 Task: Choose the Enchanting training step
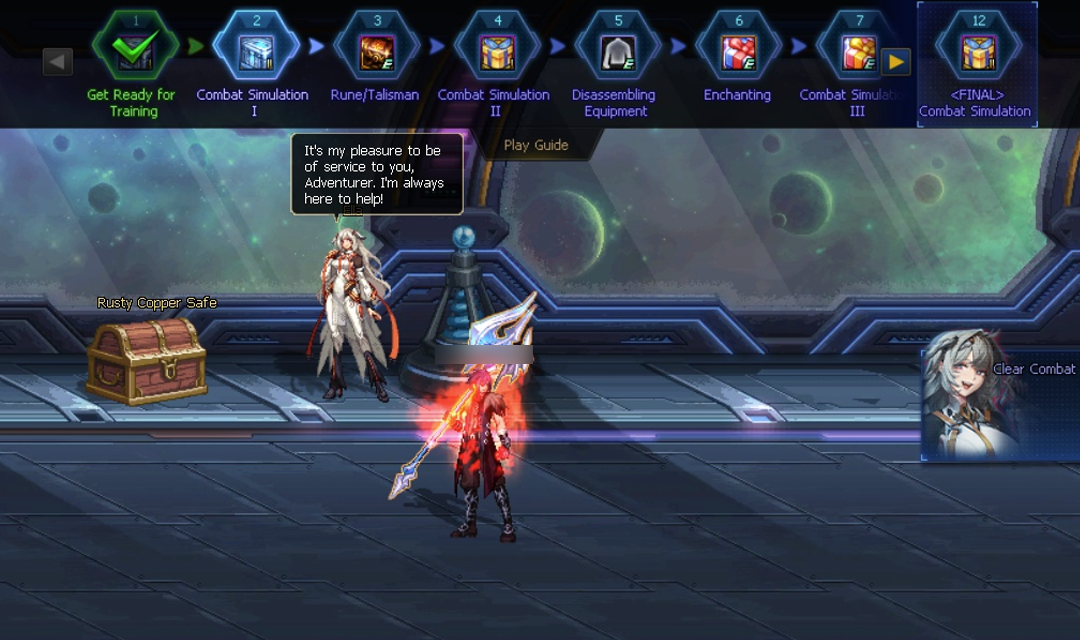pos(738,51)
